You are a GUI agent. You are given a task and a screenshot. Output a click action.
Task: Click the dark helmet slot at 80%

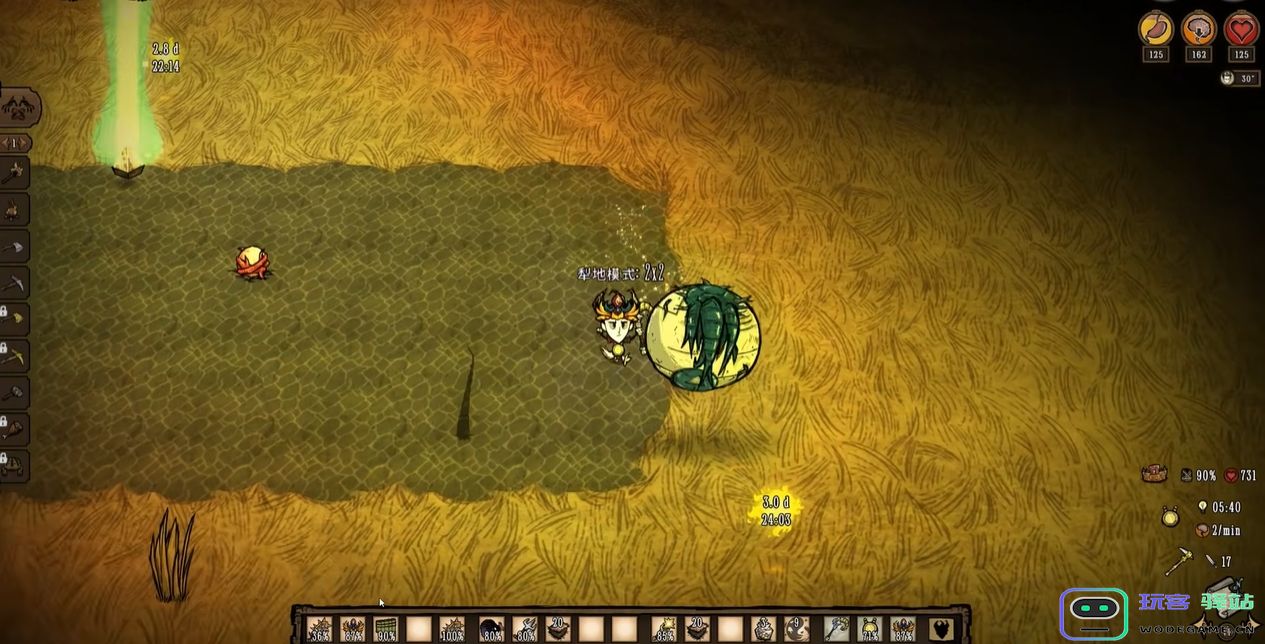click(491, 628)
